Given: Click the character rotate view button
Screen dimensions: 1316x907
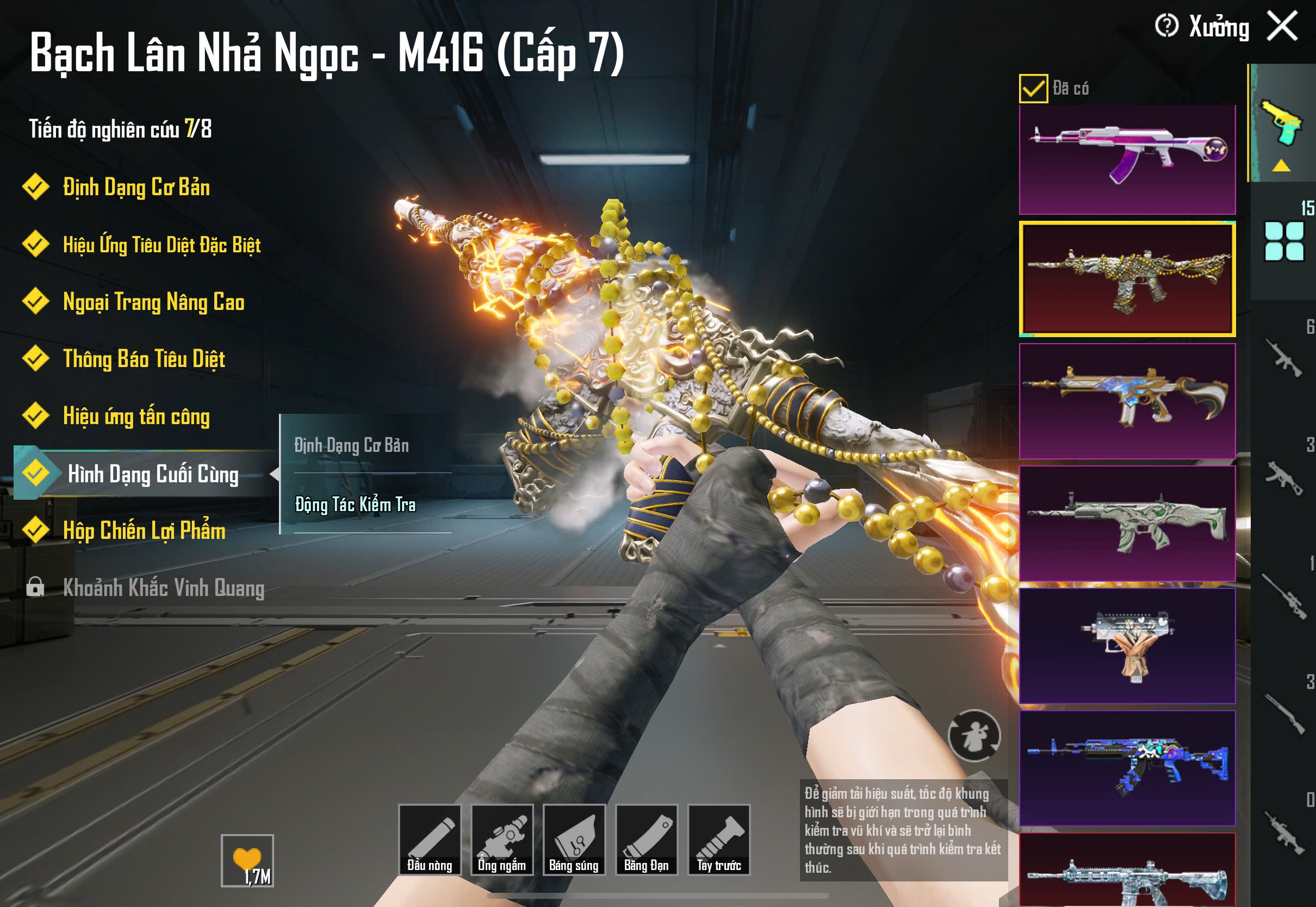Looking at the screenshot, I should 974,735.
